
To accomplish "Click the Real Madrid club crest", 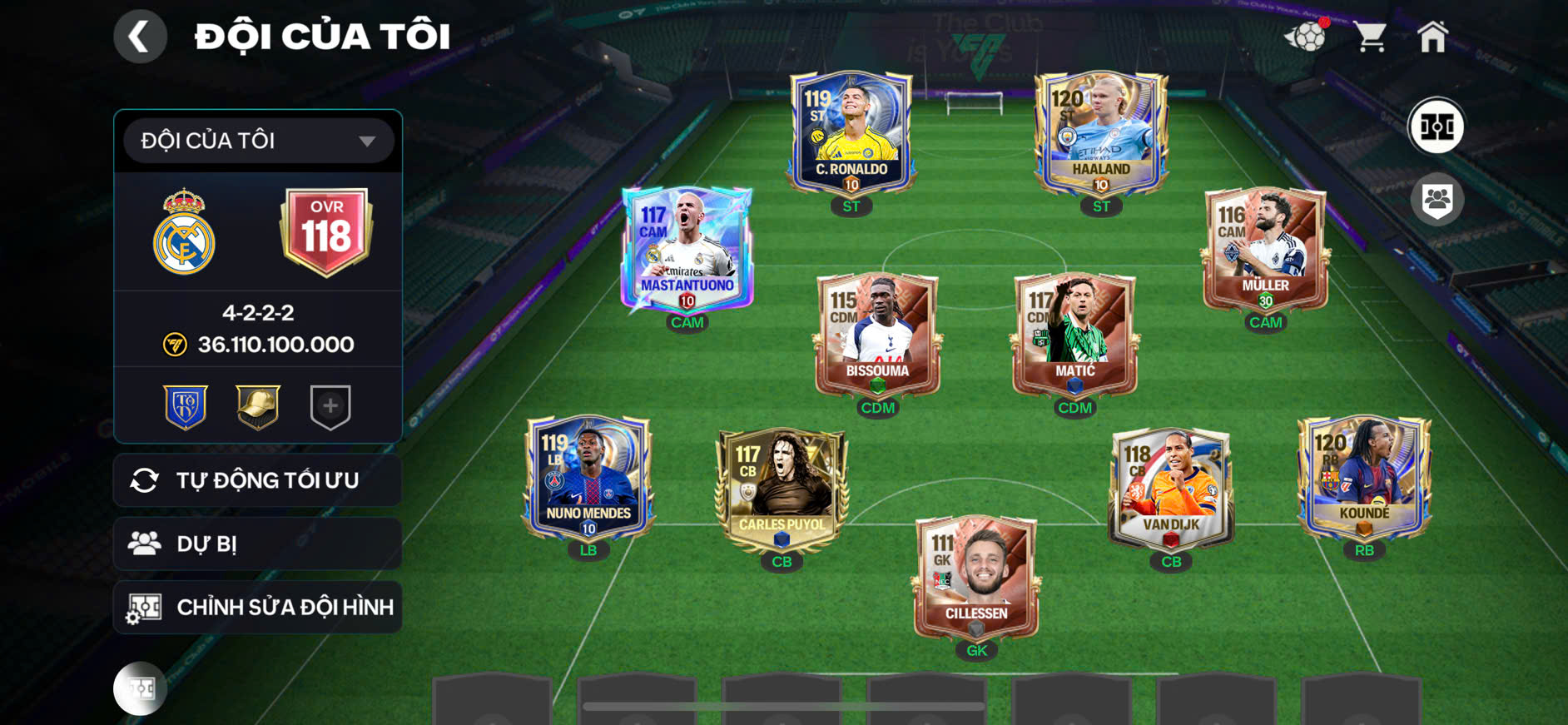I will (x=184, y=232).
